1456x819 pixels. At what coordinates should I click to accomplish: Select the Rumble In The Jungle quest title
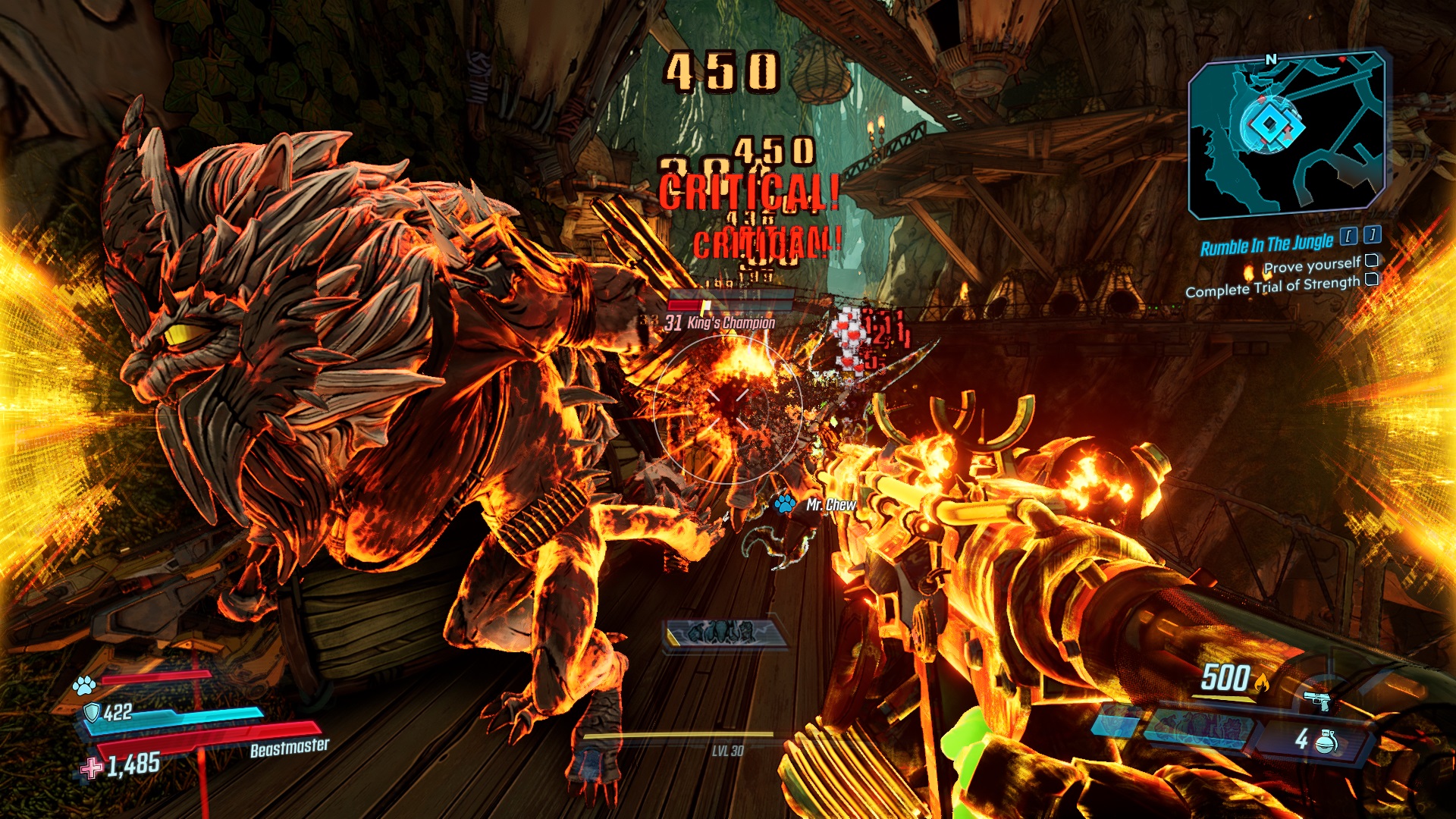(x=1269, y=243)
